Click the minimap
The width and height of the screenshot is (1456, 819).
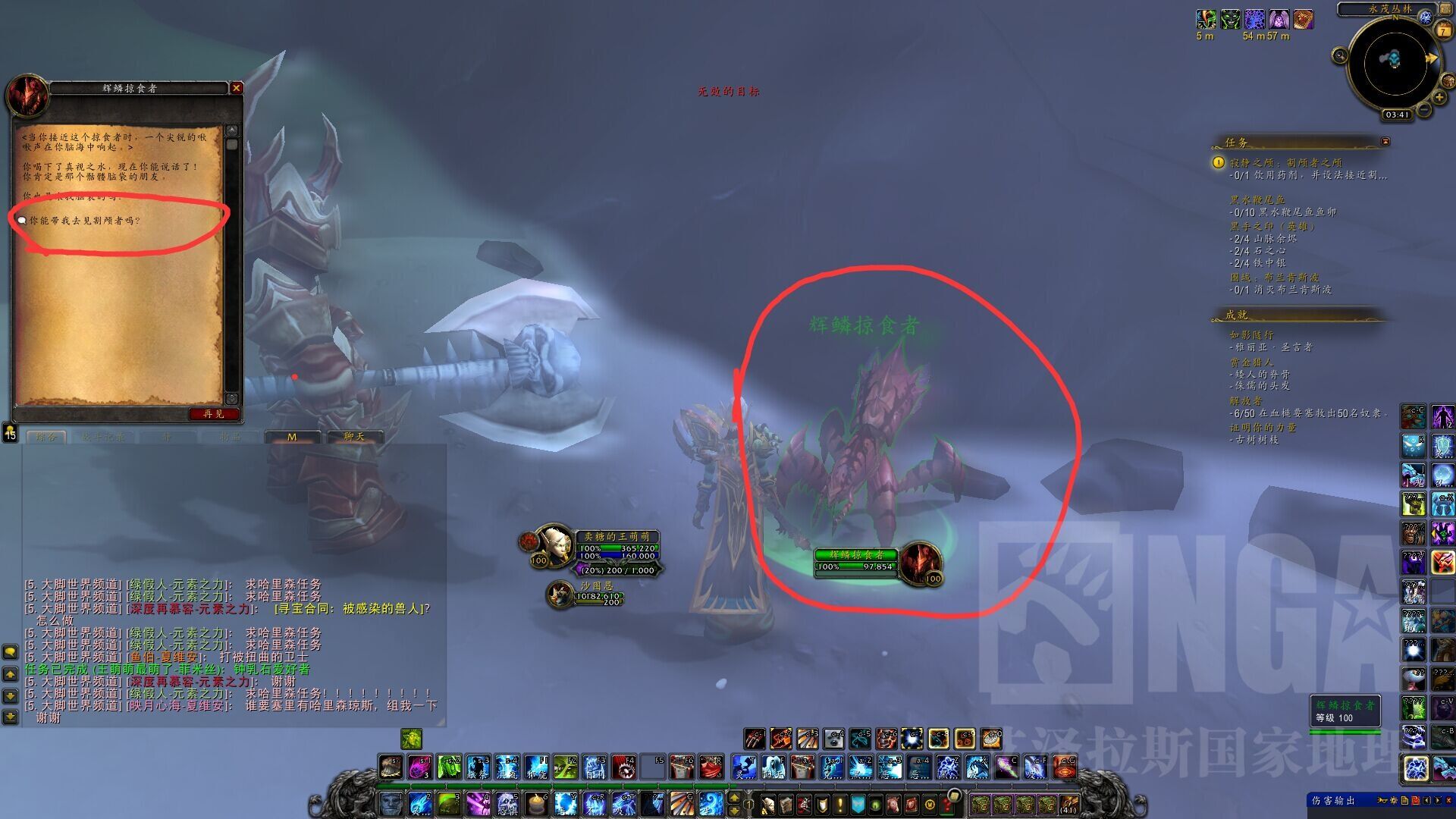coord(1394,64)
